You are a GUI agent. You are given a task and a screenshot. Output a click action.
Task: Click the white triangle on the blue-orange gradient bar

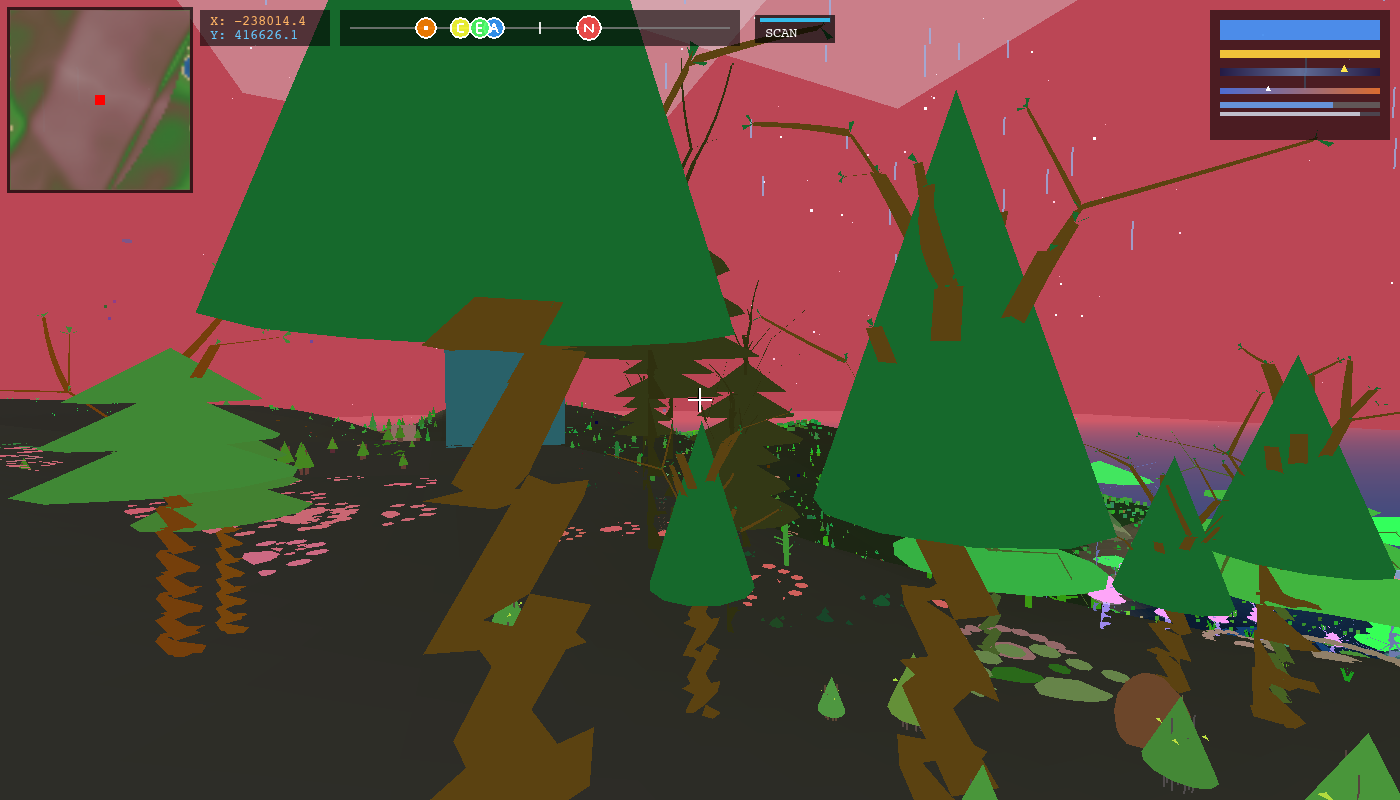1268,89
